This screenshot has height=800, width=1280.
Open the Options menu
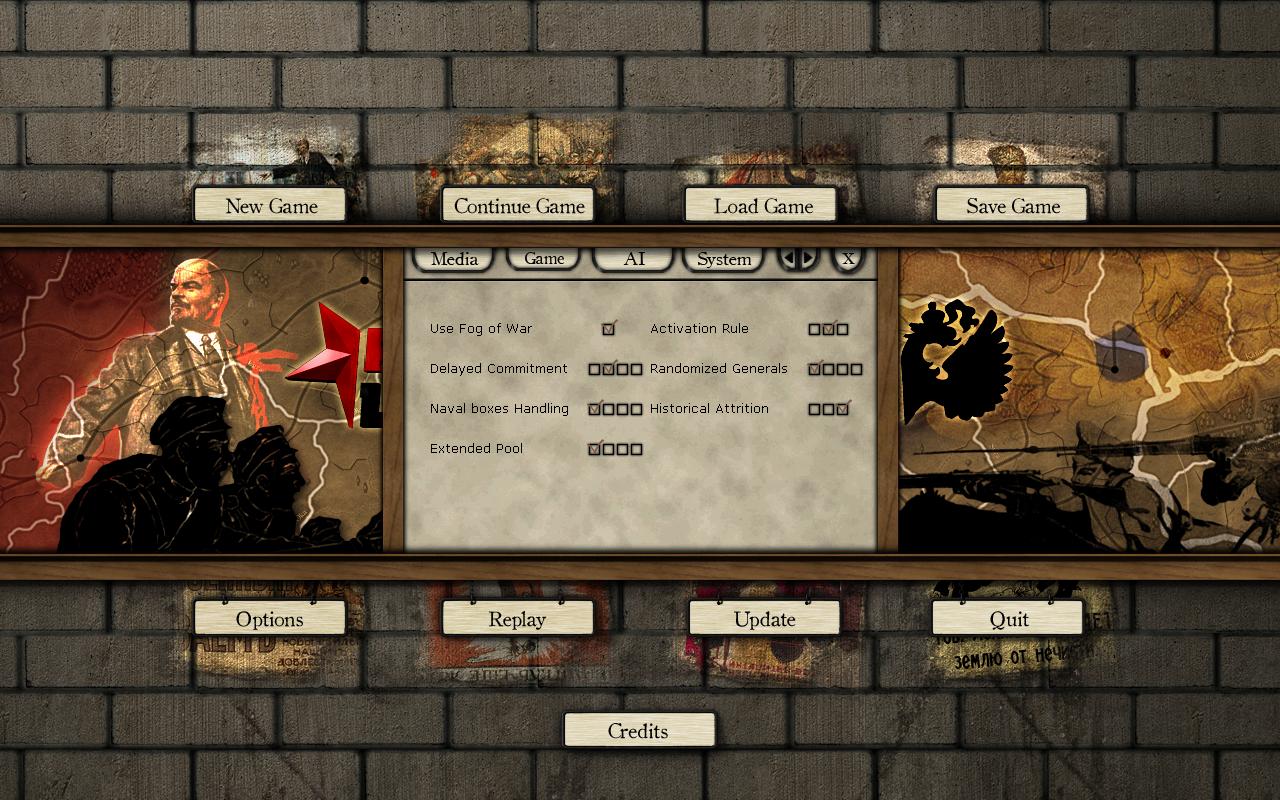[x=269, y=619]
